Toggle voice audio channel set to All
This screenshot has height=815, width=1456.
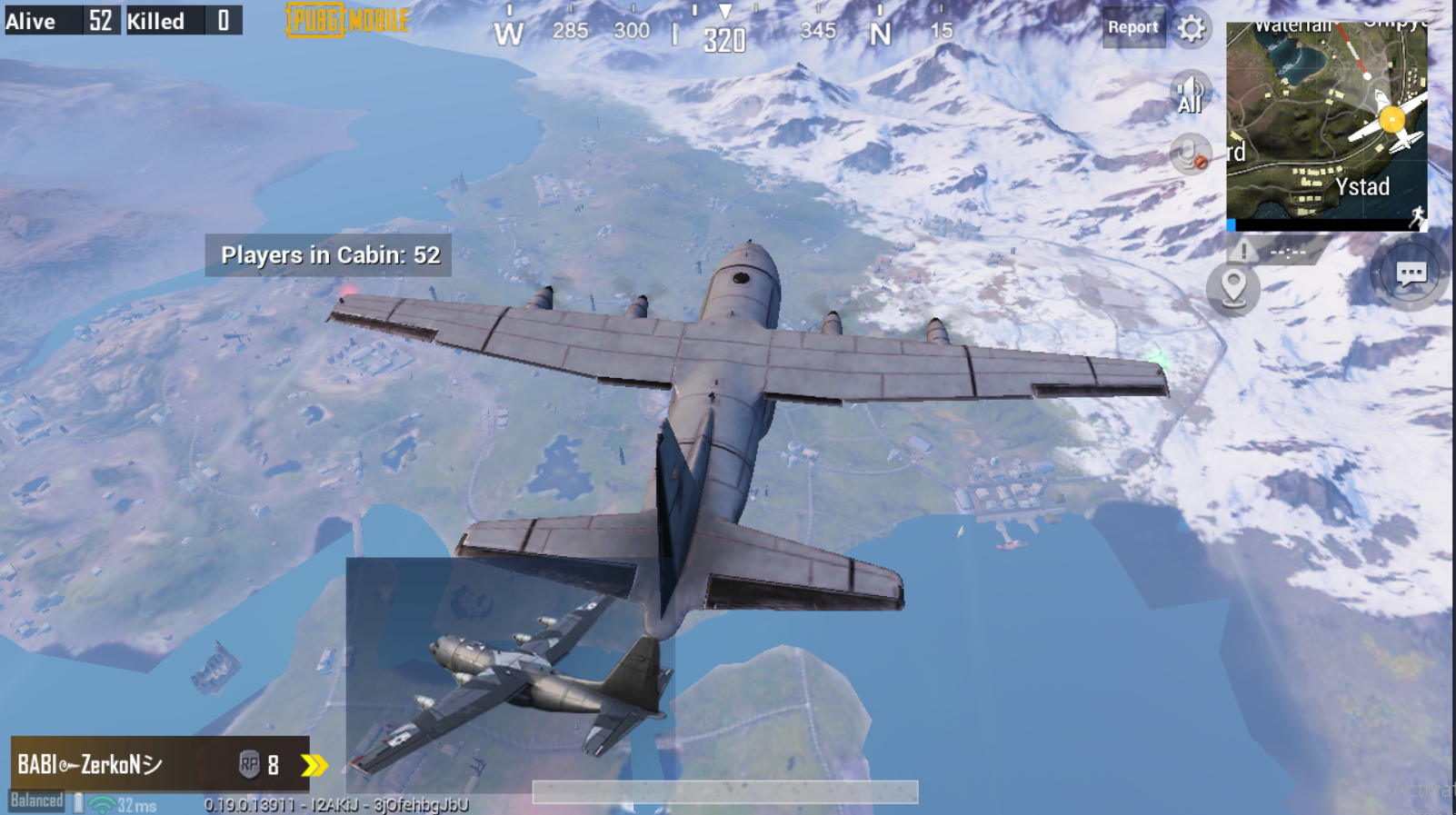[x=1189, y=91]
